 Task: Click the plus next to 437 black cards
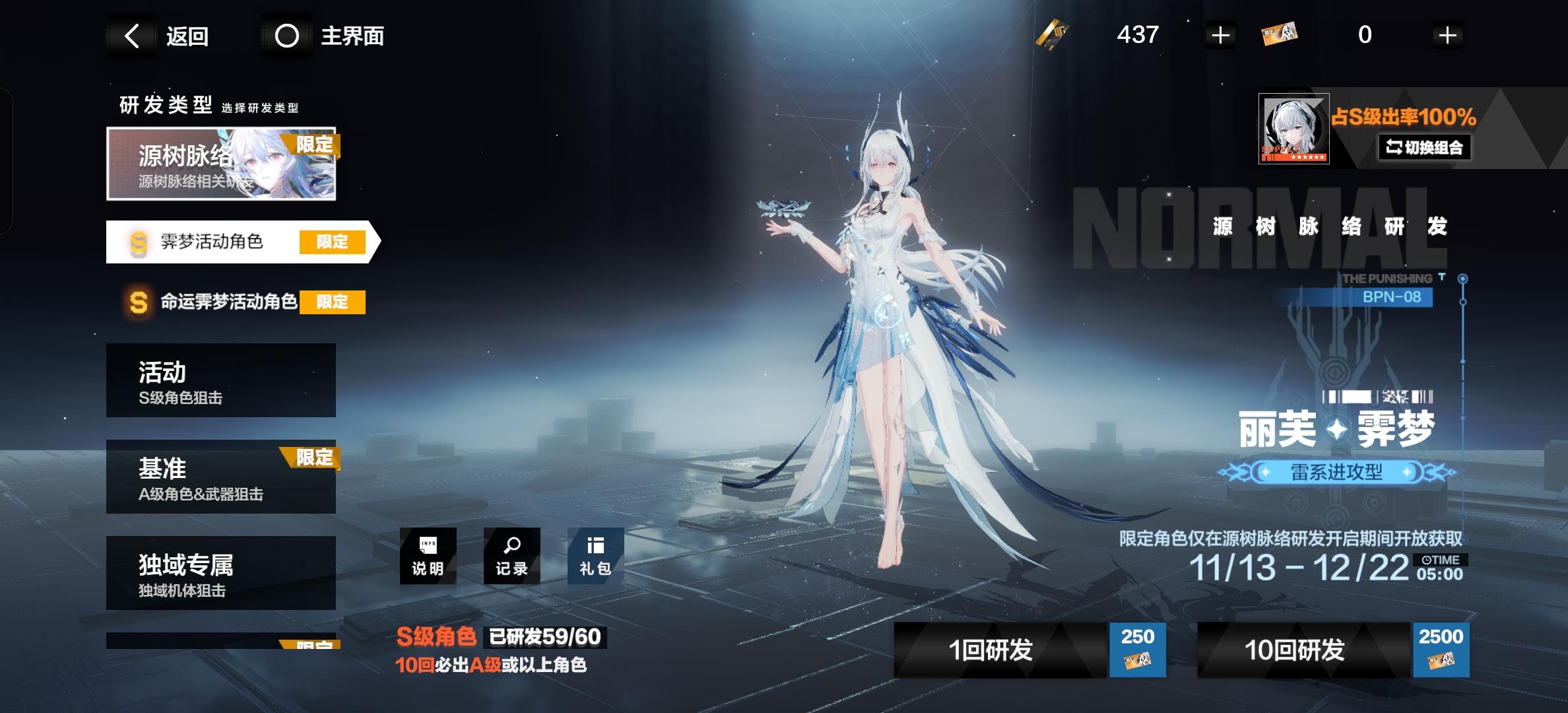point(1220,35)
